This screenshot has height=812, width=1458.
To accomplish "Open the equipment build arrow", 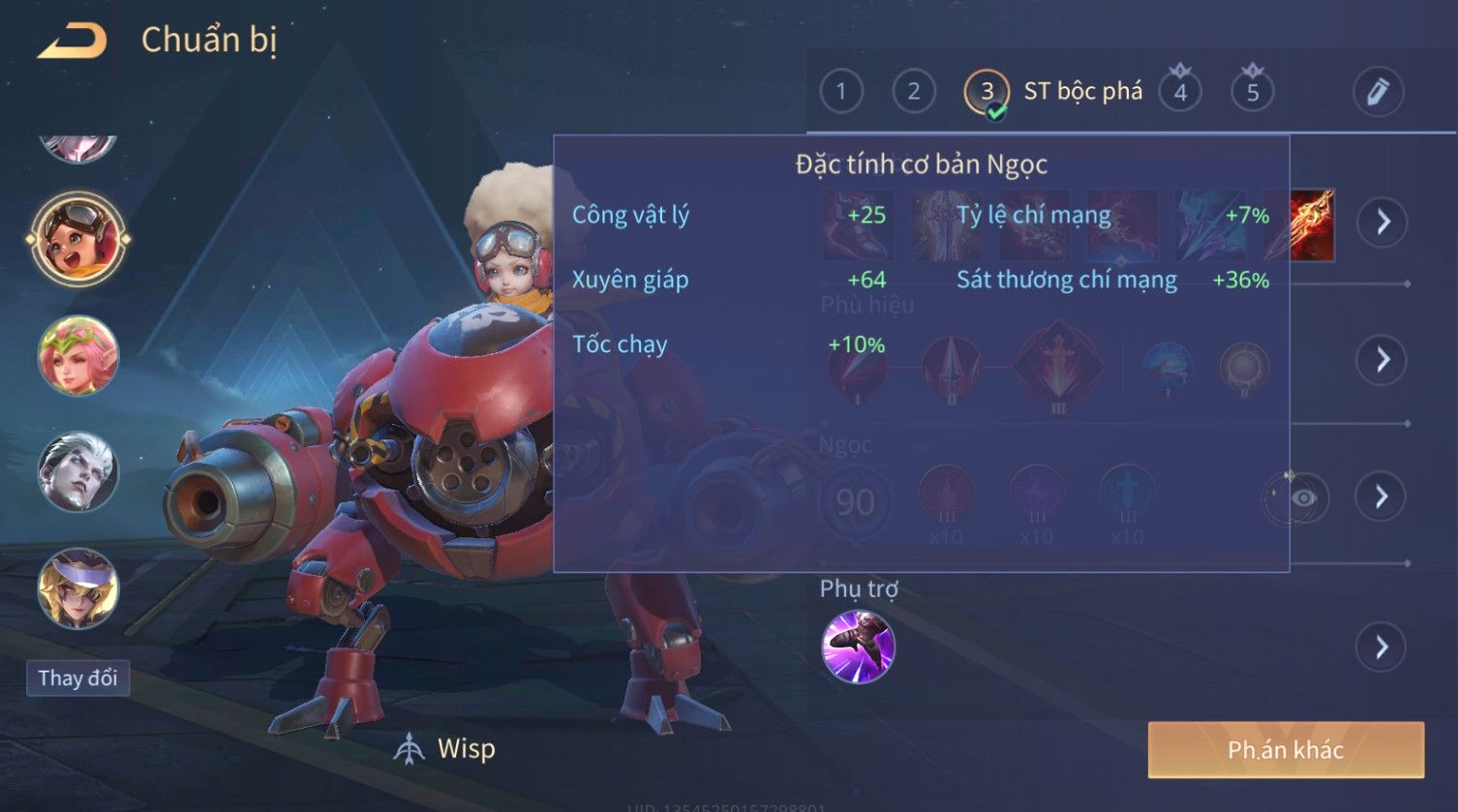I will tap(1382, 222).
